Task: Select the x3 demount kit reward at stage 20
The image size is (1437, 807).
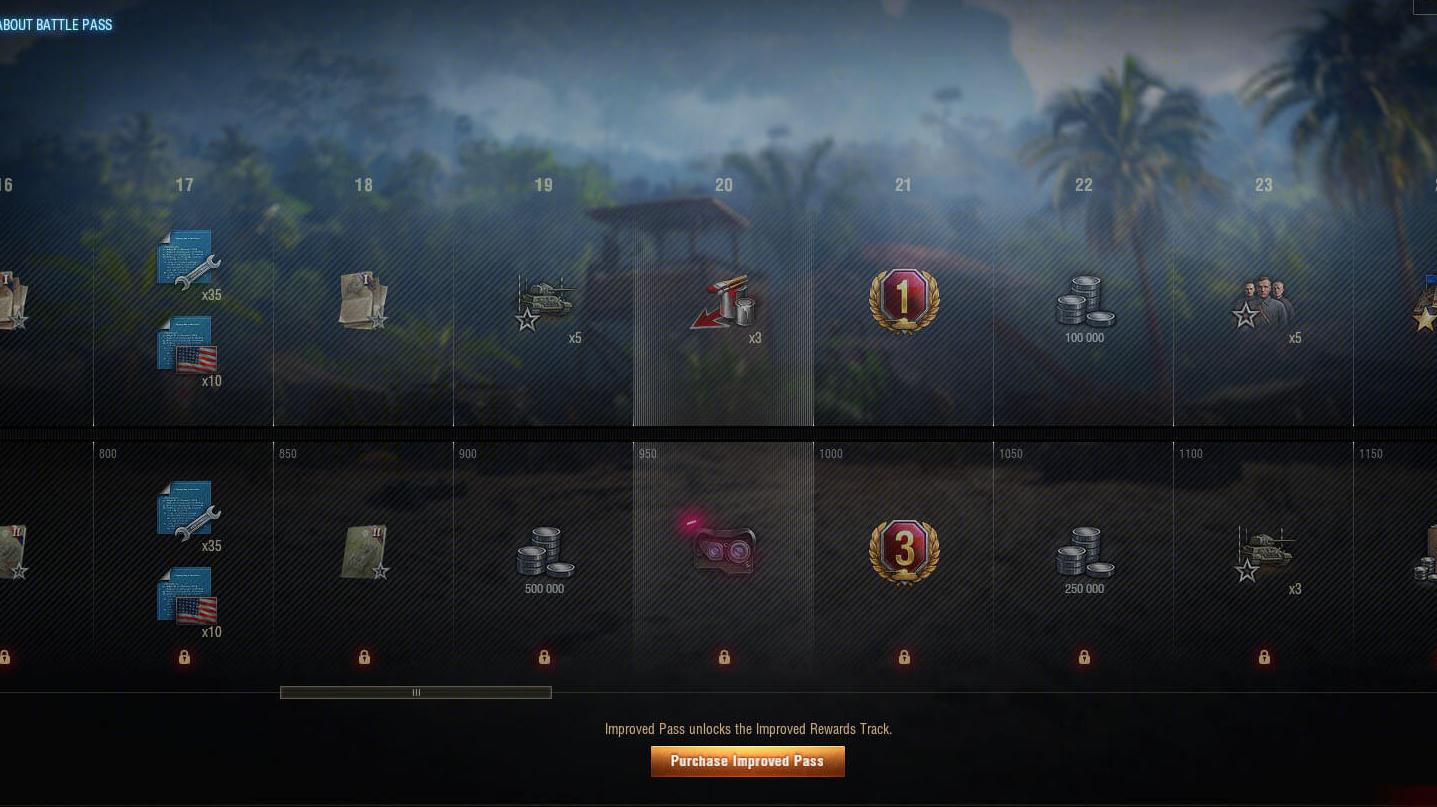Action: [723, 300]
